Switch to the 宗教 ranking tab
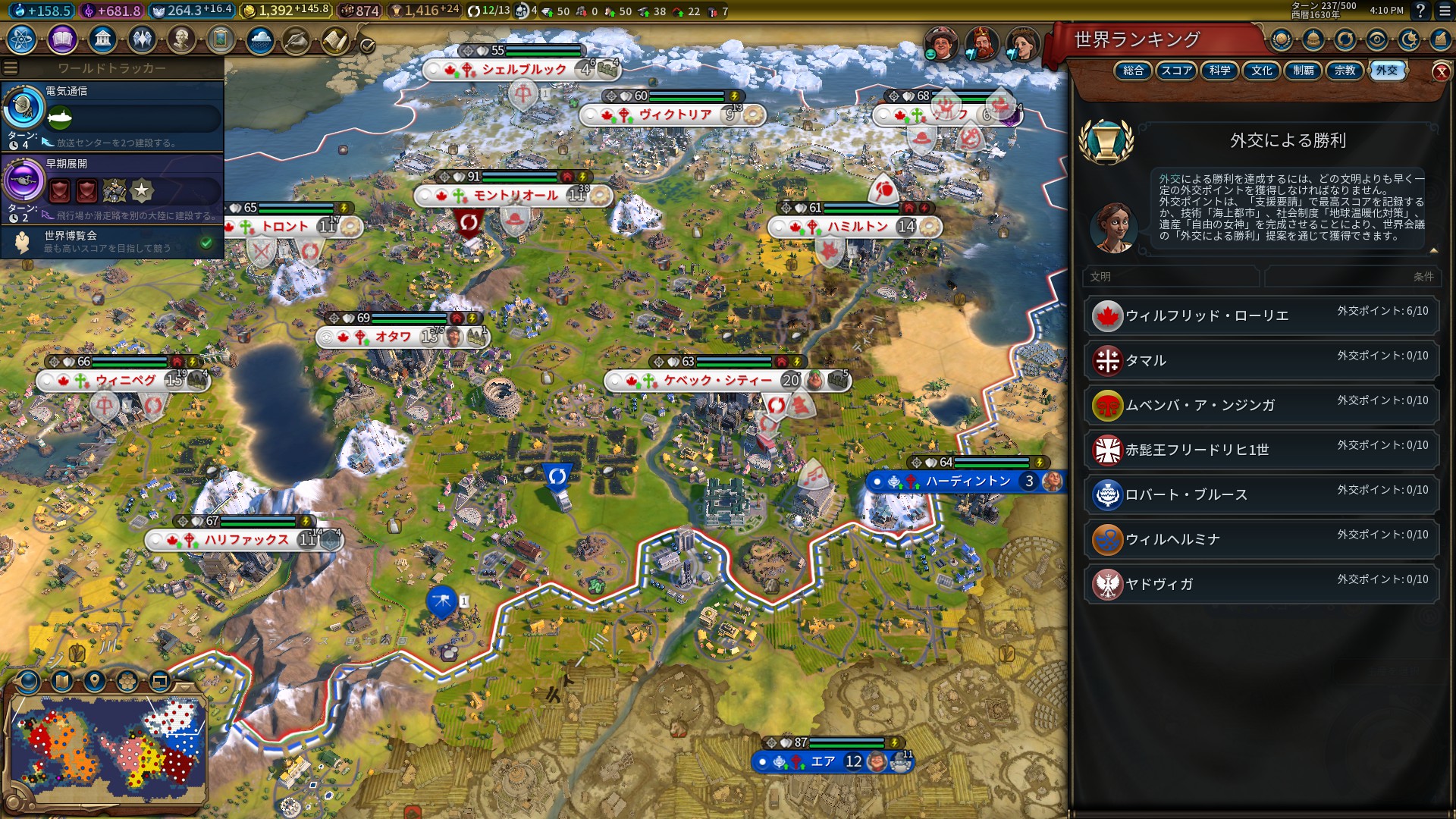Viewport: 1456px width, 819px height. tap(1345, 71)
